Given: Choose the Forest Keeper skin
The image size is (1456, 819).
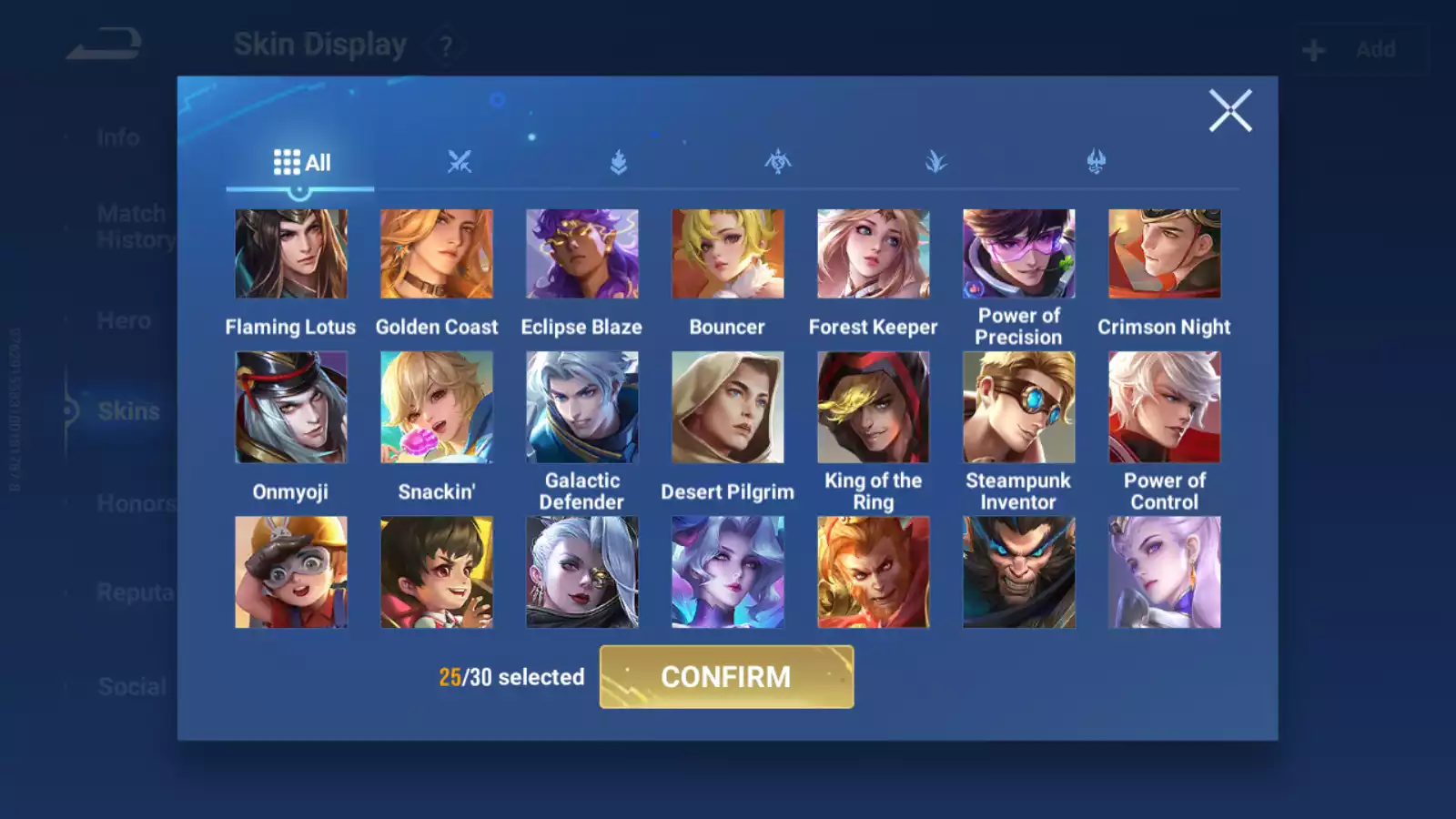Looking at the screenshot, I should pos(874,254).
